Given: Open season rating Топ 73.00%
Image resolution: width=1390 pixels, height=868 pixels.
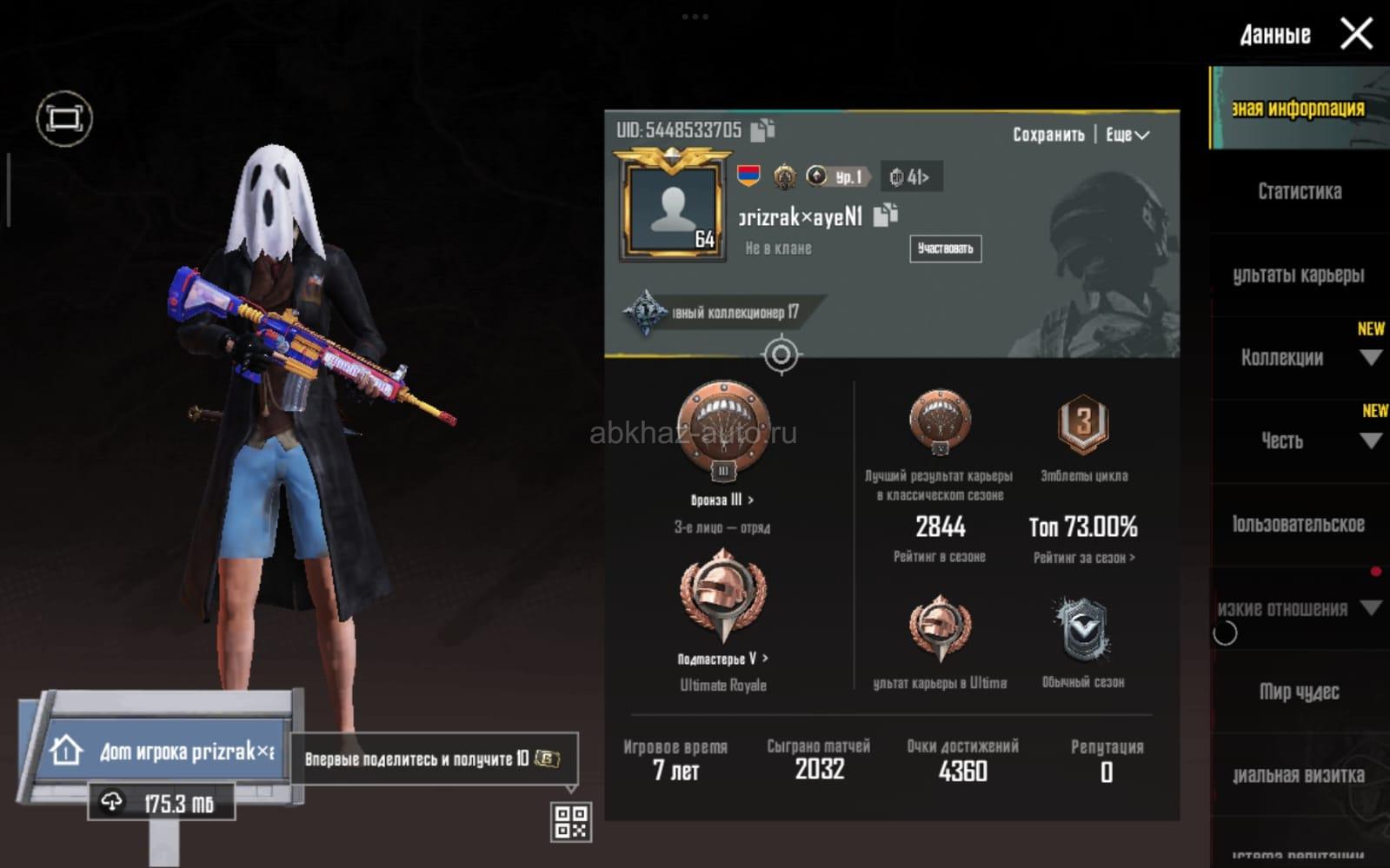Looking at the screenshot, I should [x=1083, y=527].
